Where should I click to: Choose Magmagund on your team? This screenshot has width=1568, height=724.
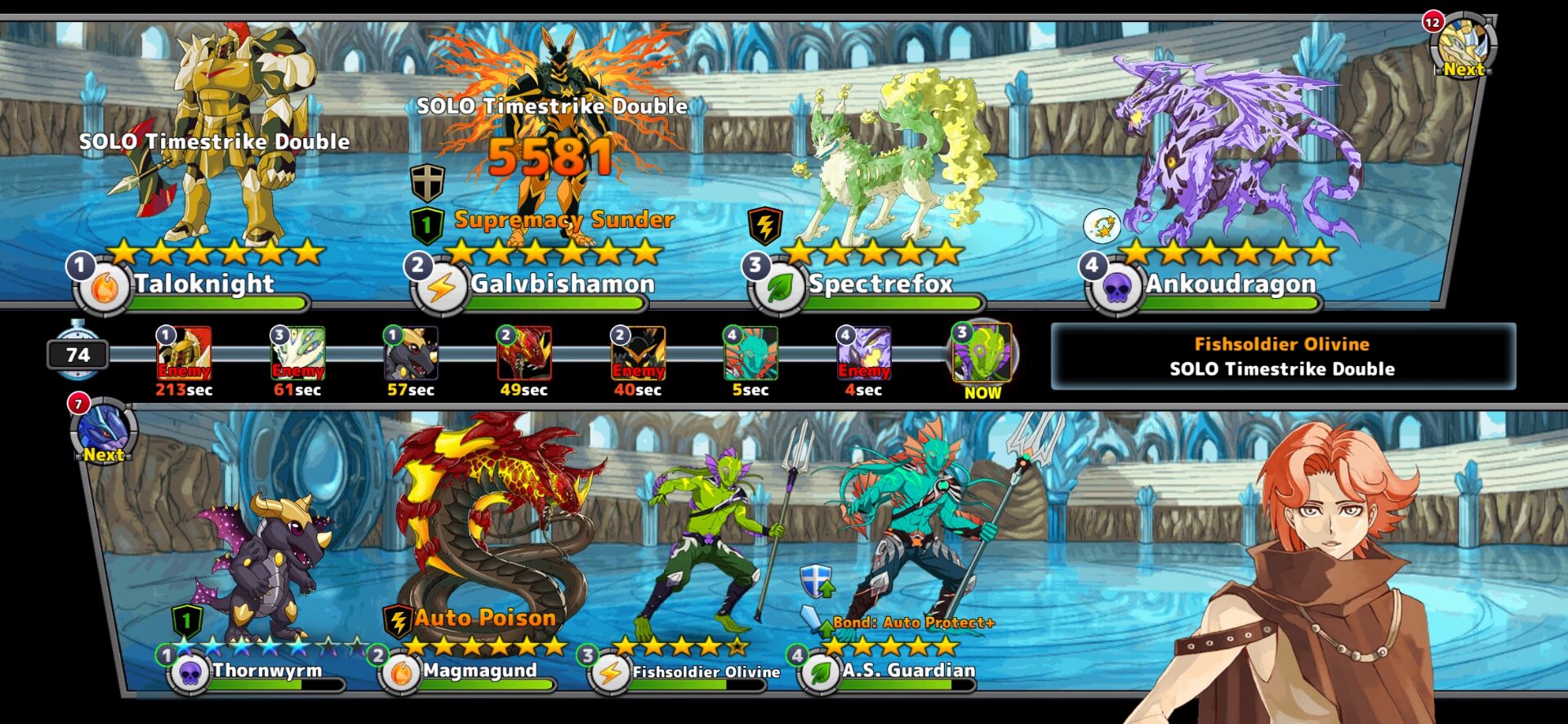point(479,671)
